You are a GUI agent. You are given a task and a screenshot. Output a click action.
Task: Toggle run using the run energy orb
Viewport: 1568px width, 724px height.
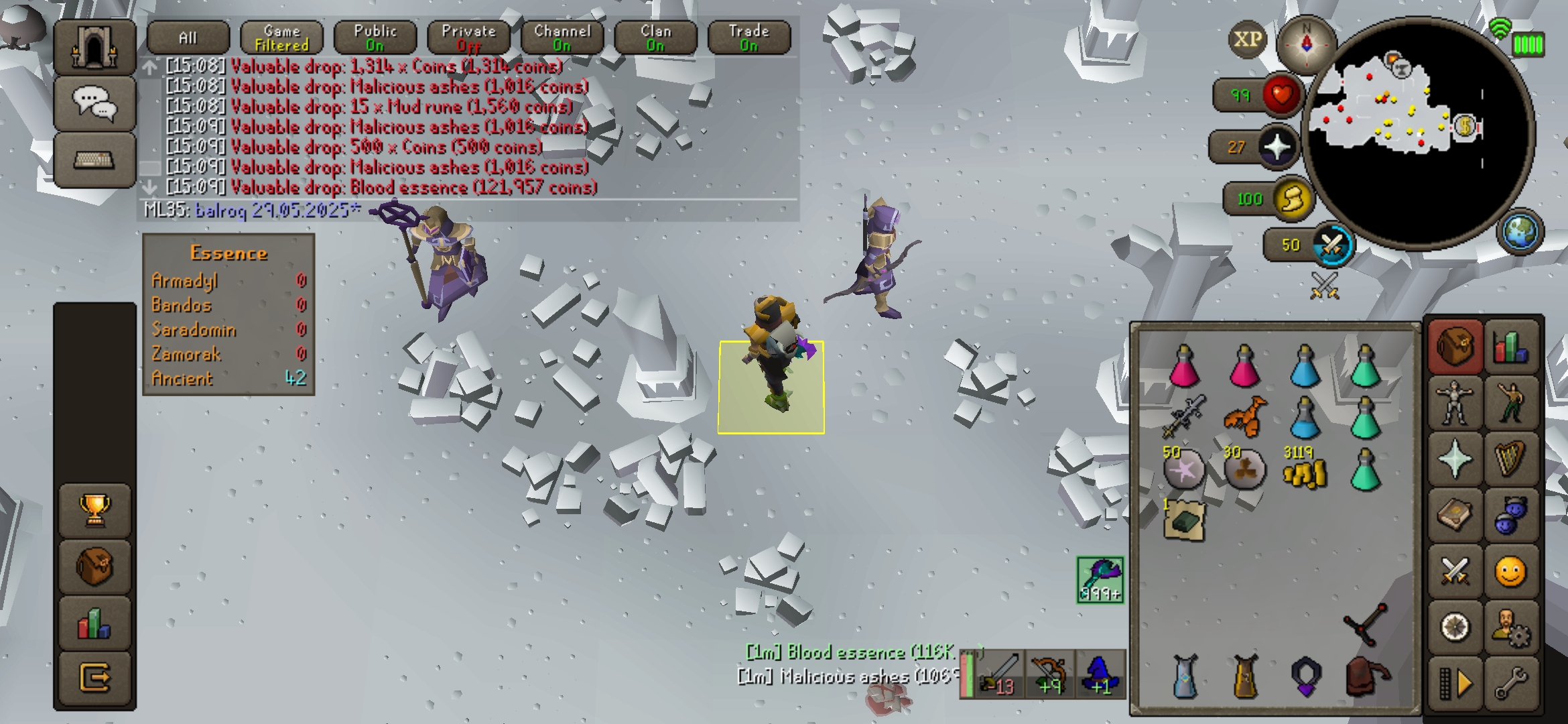(1292, 199)
